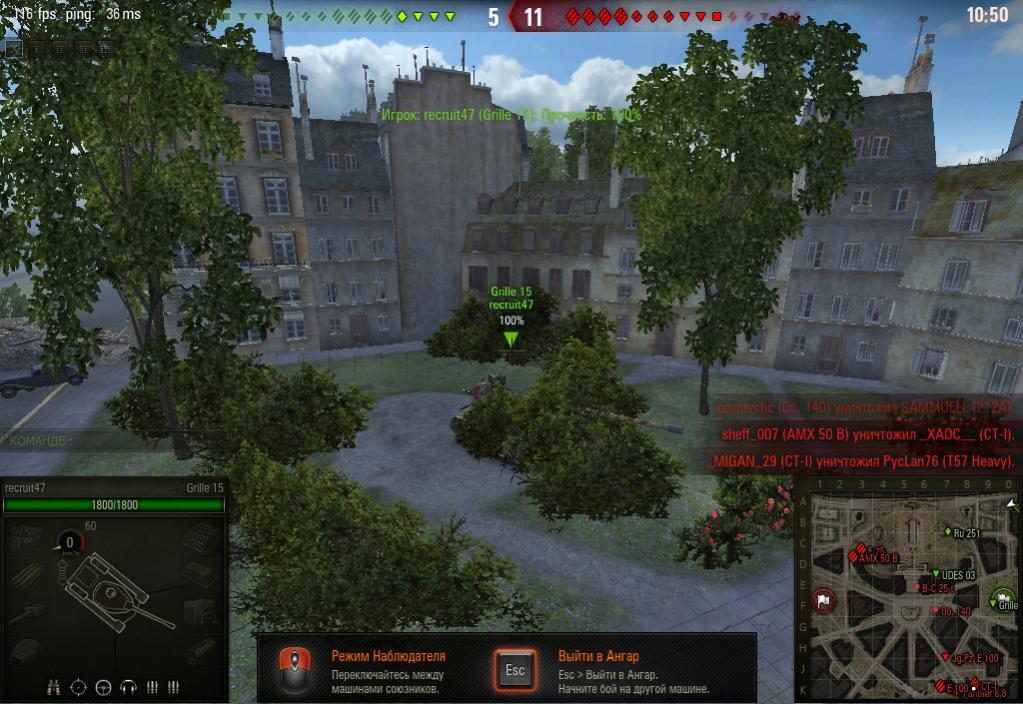The width and height of the screenshot is (1023, 704).
Task: Select the headphones icon
Action: point(127,687)
